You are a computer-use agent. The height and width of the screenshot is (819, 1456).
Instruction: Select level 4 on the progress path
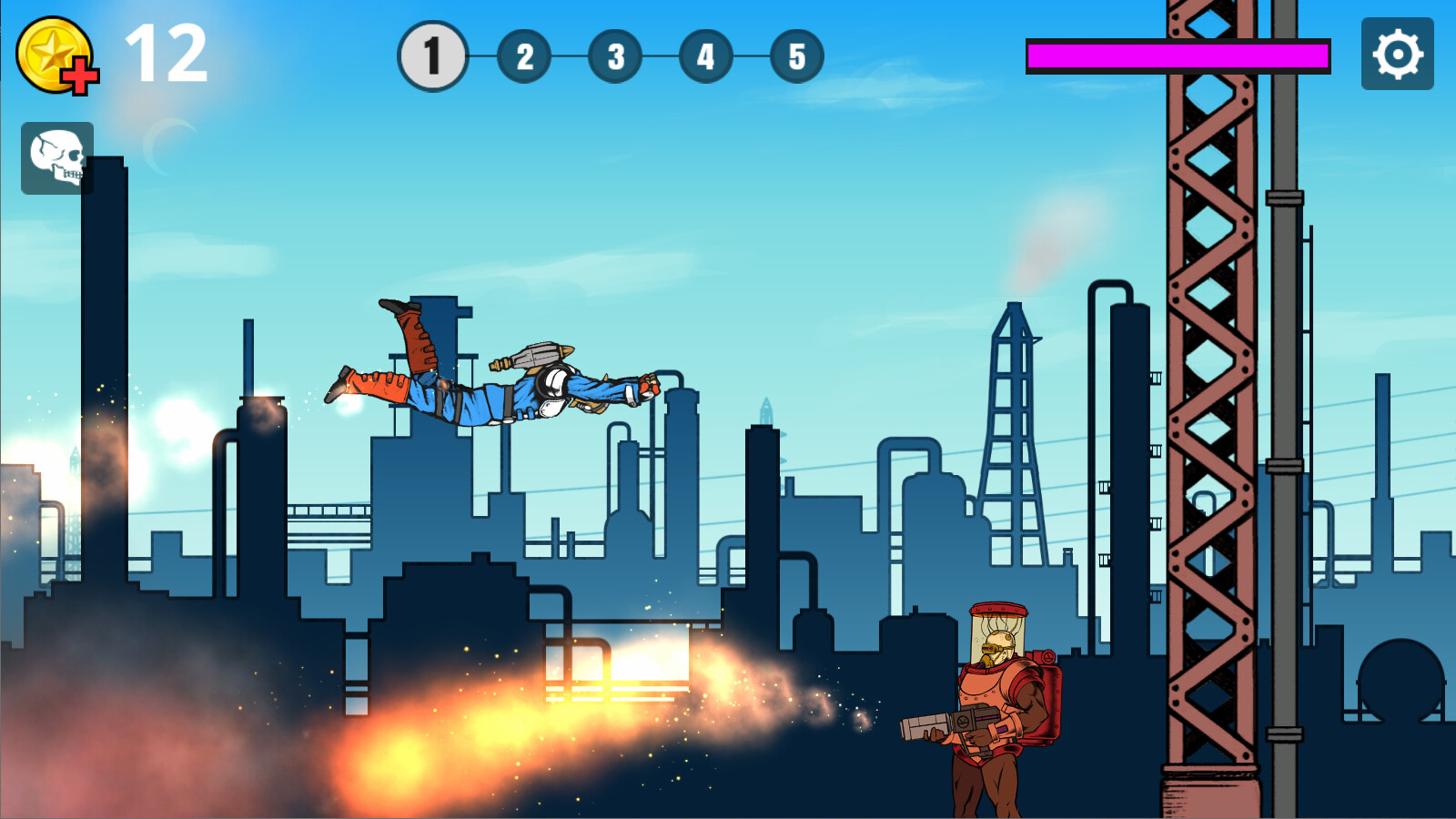(x=705, y=57)
